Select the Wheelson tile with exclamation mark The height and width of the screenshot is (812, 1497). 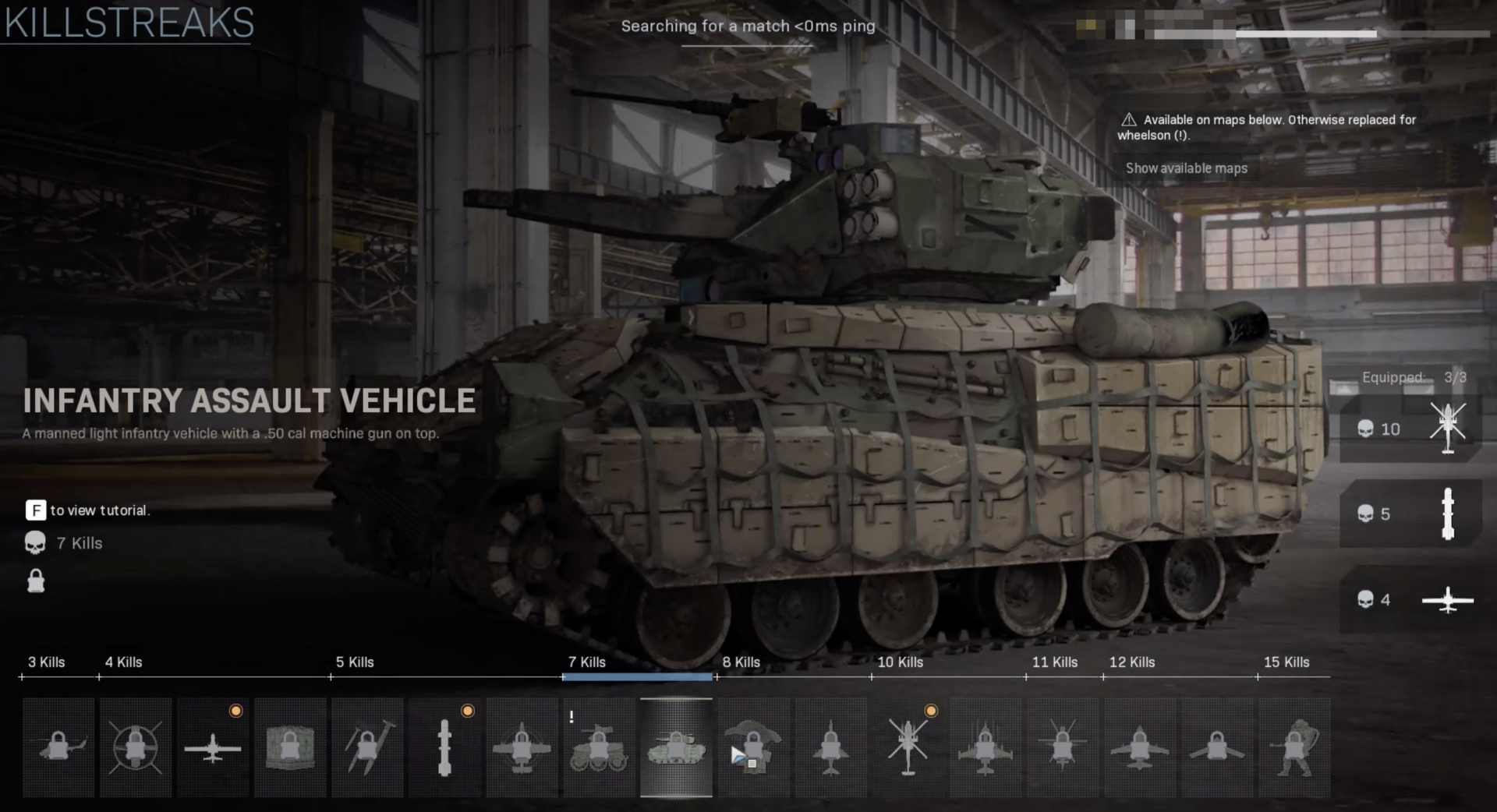coord(599,747)
